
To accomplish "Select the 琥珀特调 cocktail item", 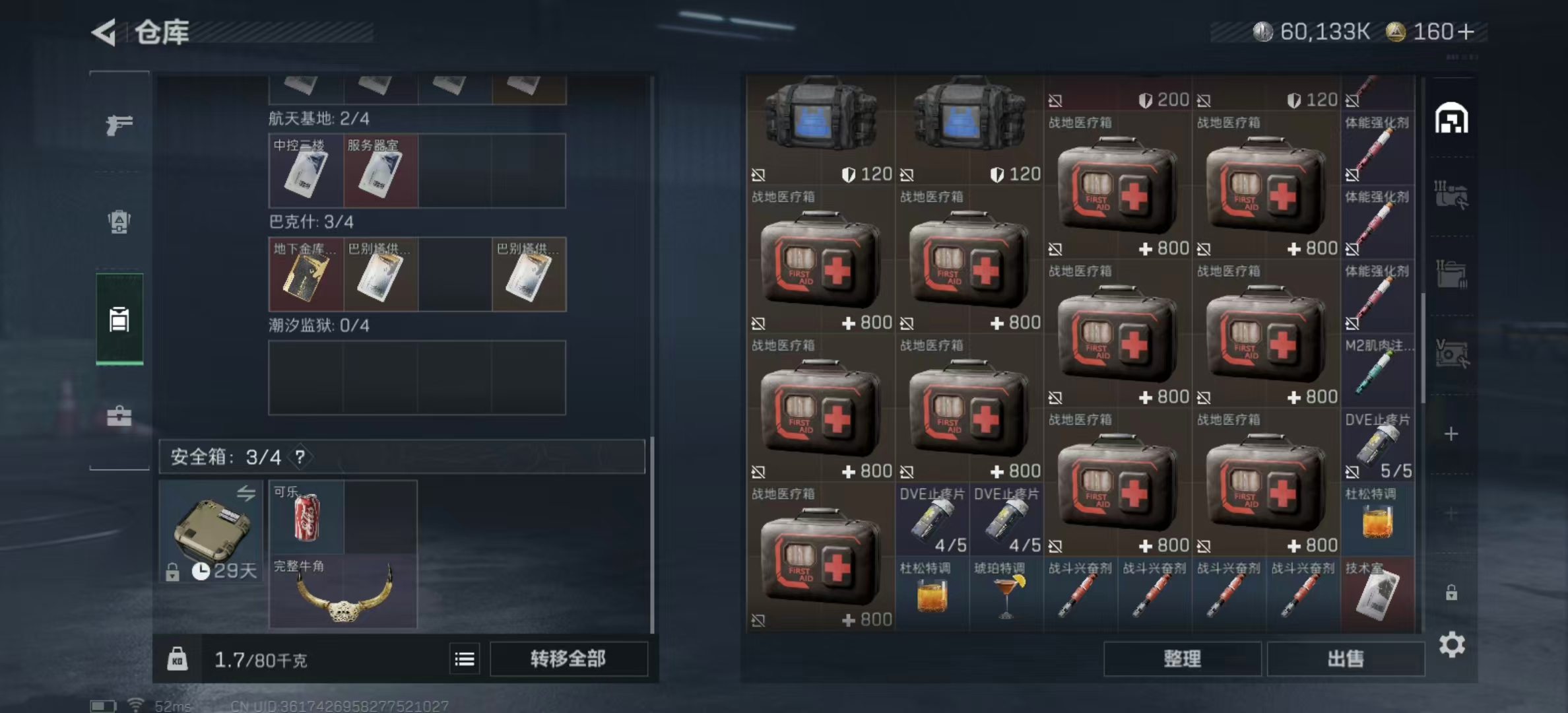I will pyautogui.click(x=1006, y=593).
